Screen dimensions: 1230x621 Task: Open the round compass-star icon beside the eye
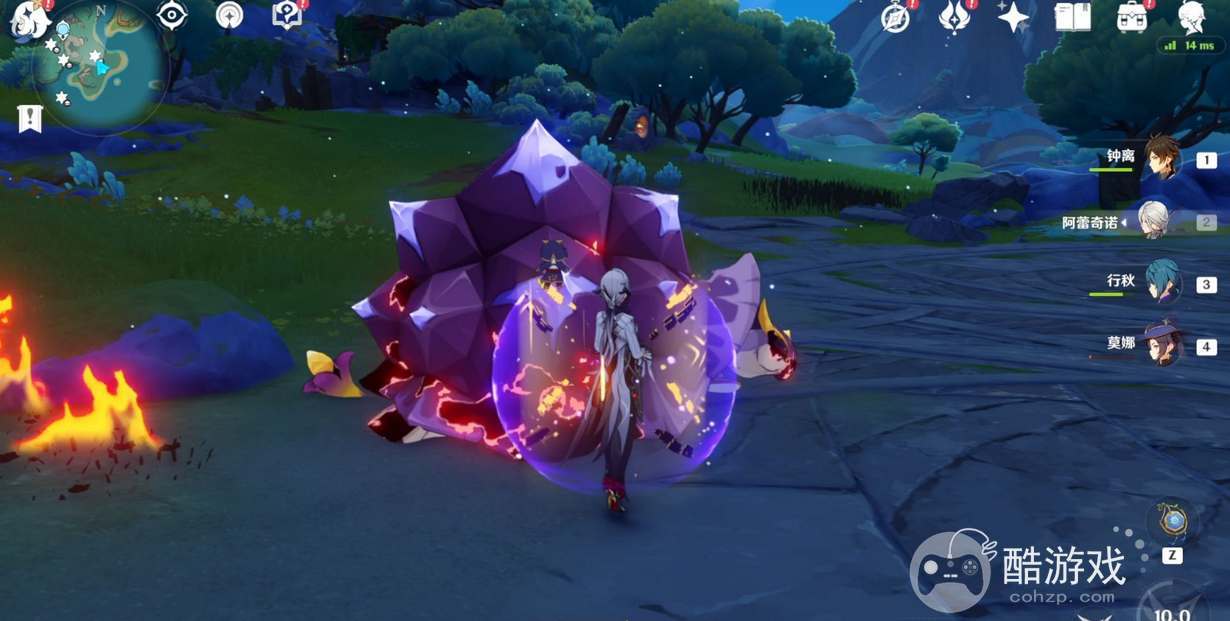[x=229, y=16]
